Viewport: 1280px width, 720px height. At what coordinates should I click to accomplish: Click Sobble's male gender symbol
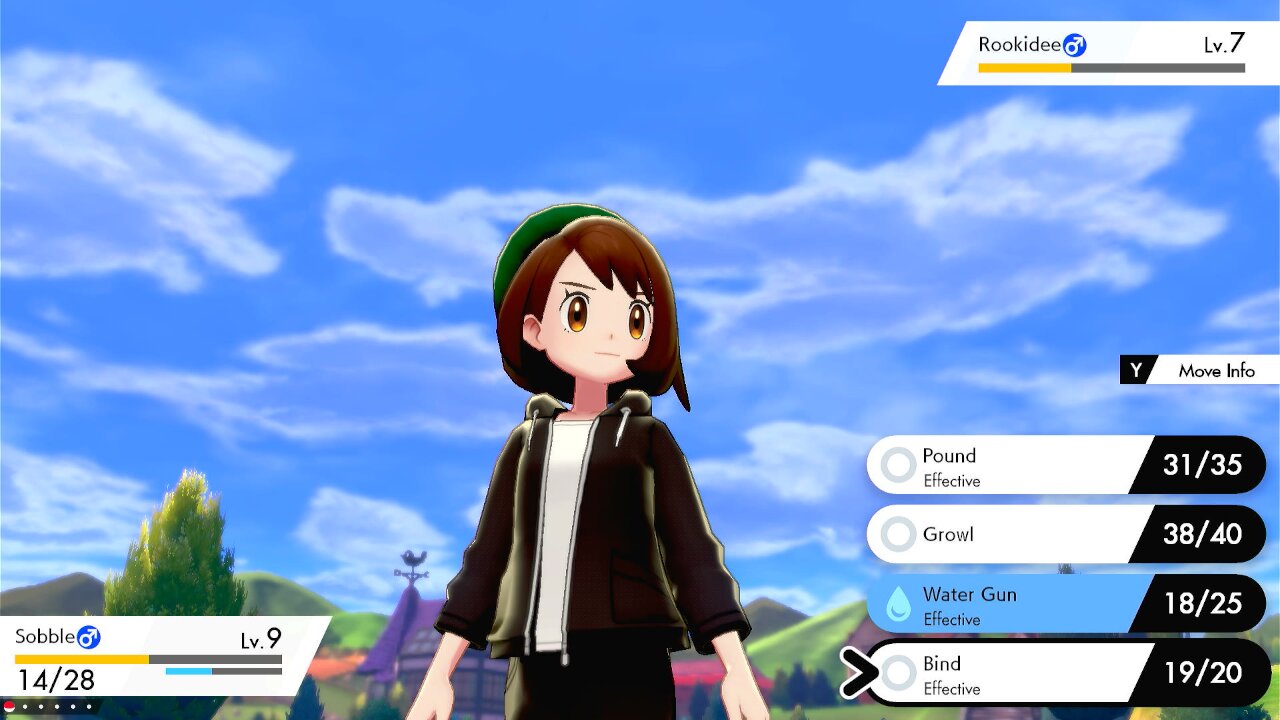pos(90,637)
